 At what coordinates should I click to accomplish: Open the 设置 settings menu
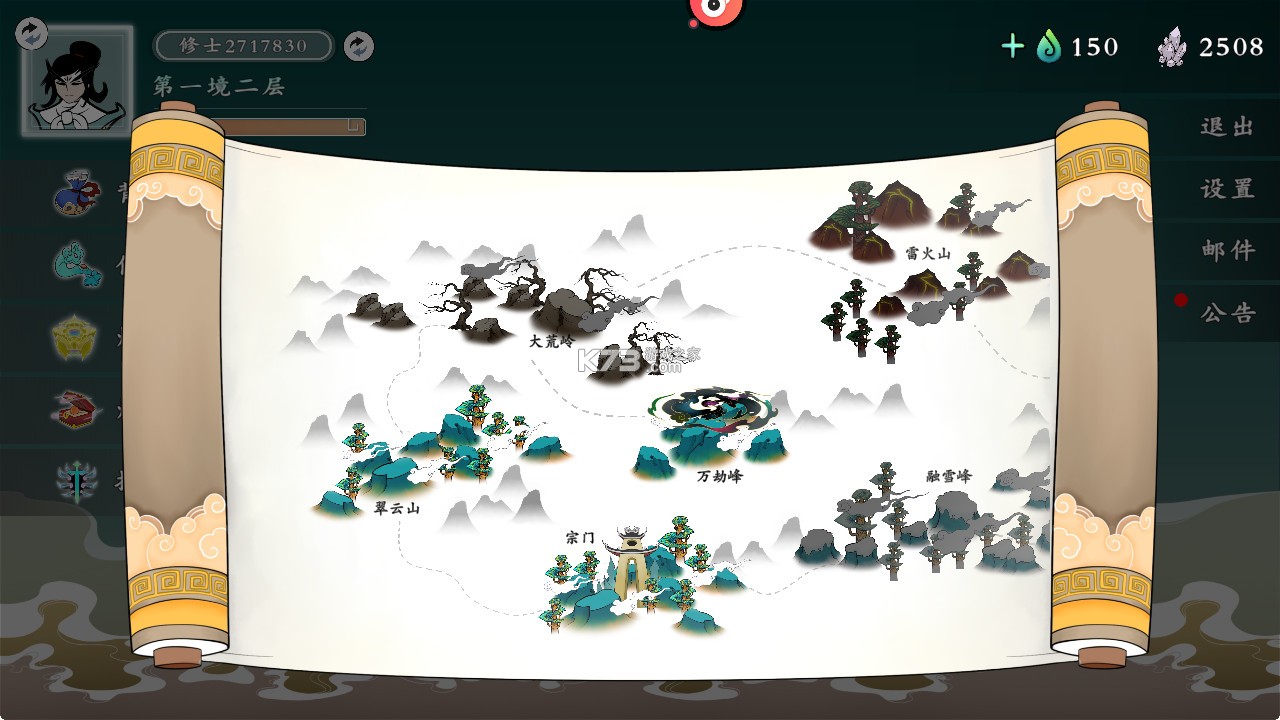click(1227, 189)
